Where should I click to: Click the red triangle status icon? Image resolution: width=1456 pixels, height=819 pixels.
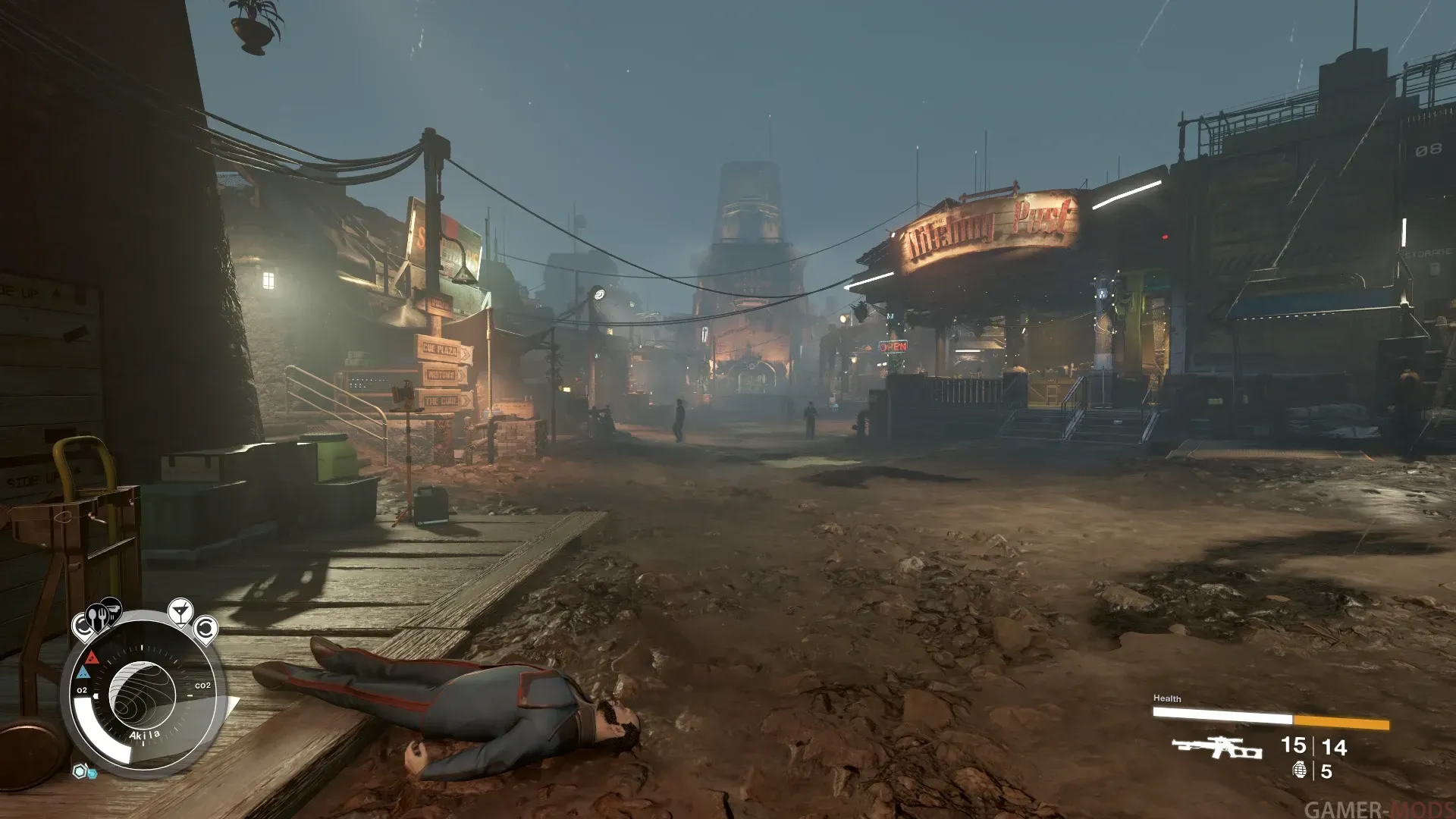92,657
